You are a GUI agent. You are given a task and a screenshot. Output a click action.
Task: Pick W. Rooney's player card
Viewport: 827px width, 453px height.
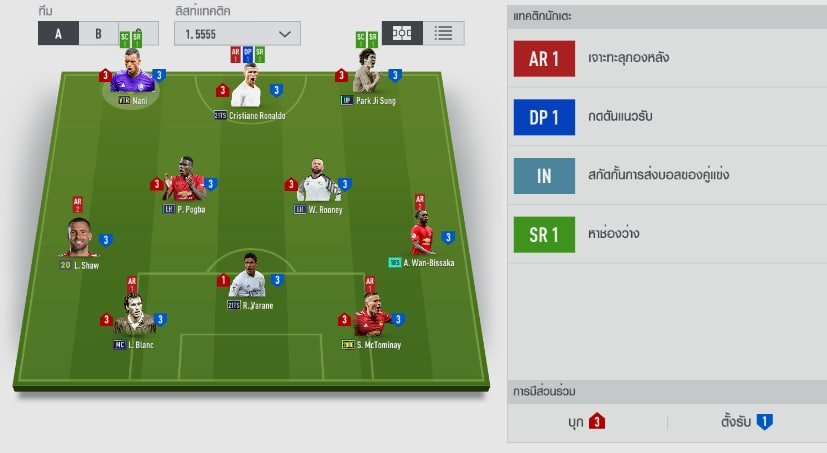coord(317,183)
